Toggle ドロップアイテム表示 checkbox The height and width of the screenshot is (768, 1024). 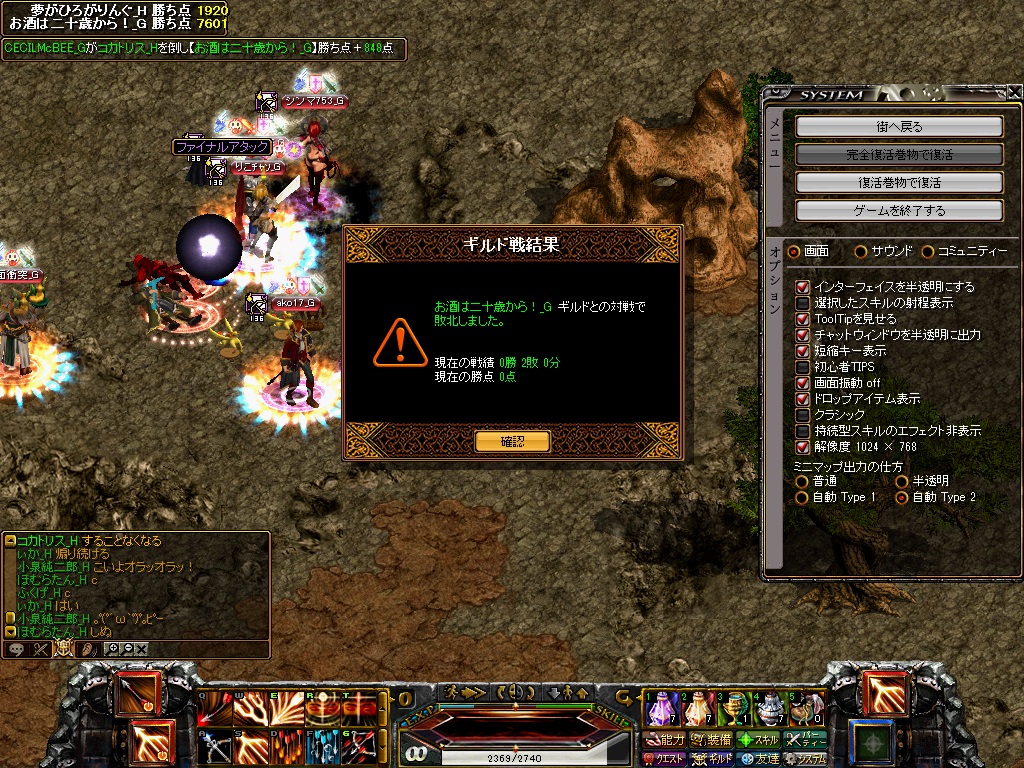(x=802, y=399)
